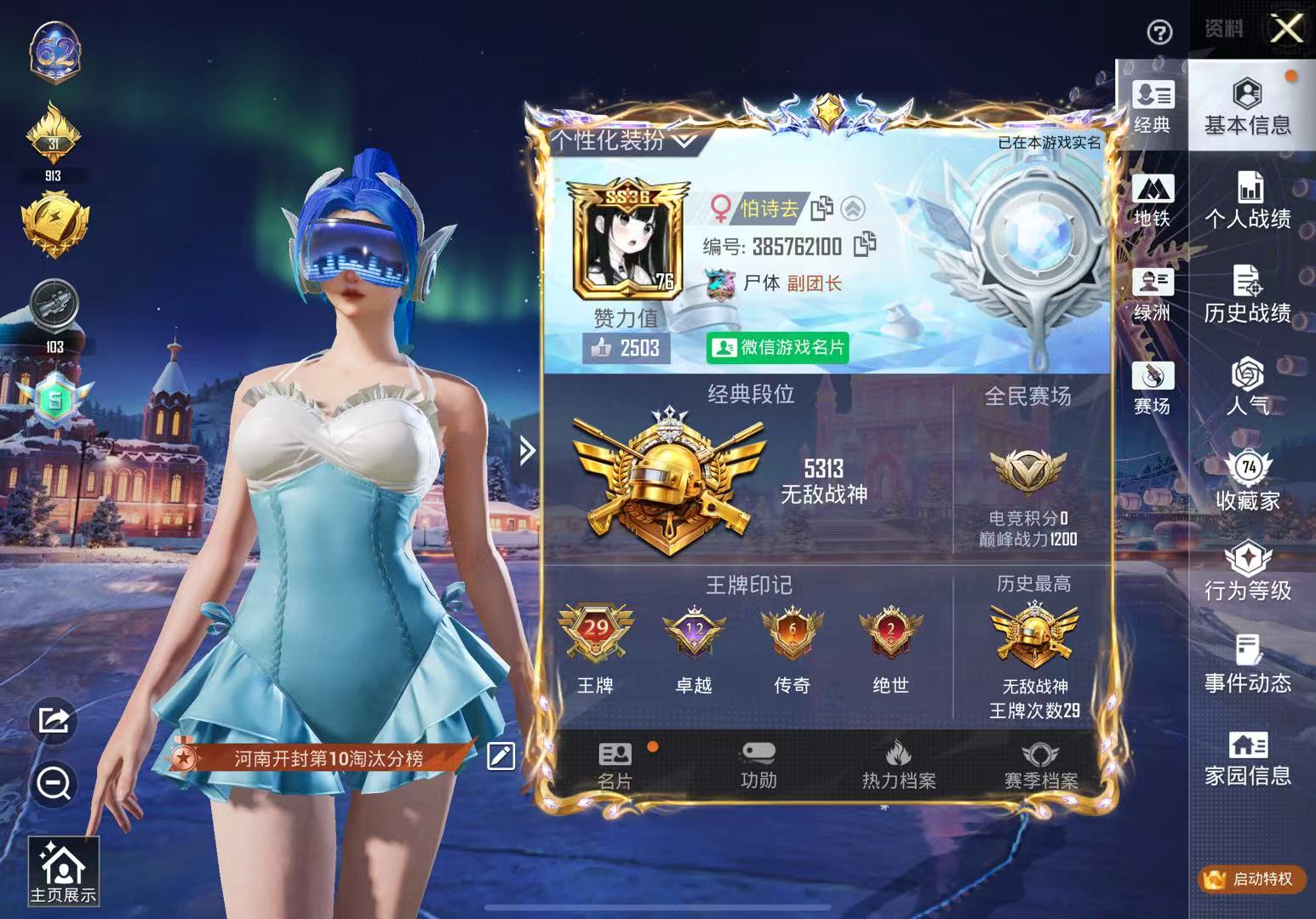Image resolution: width=1316 pixels, height=919 pixels.
Task: Open the 人气 popularity panel
Action: point(1249,387)
